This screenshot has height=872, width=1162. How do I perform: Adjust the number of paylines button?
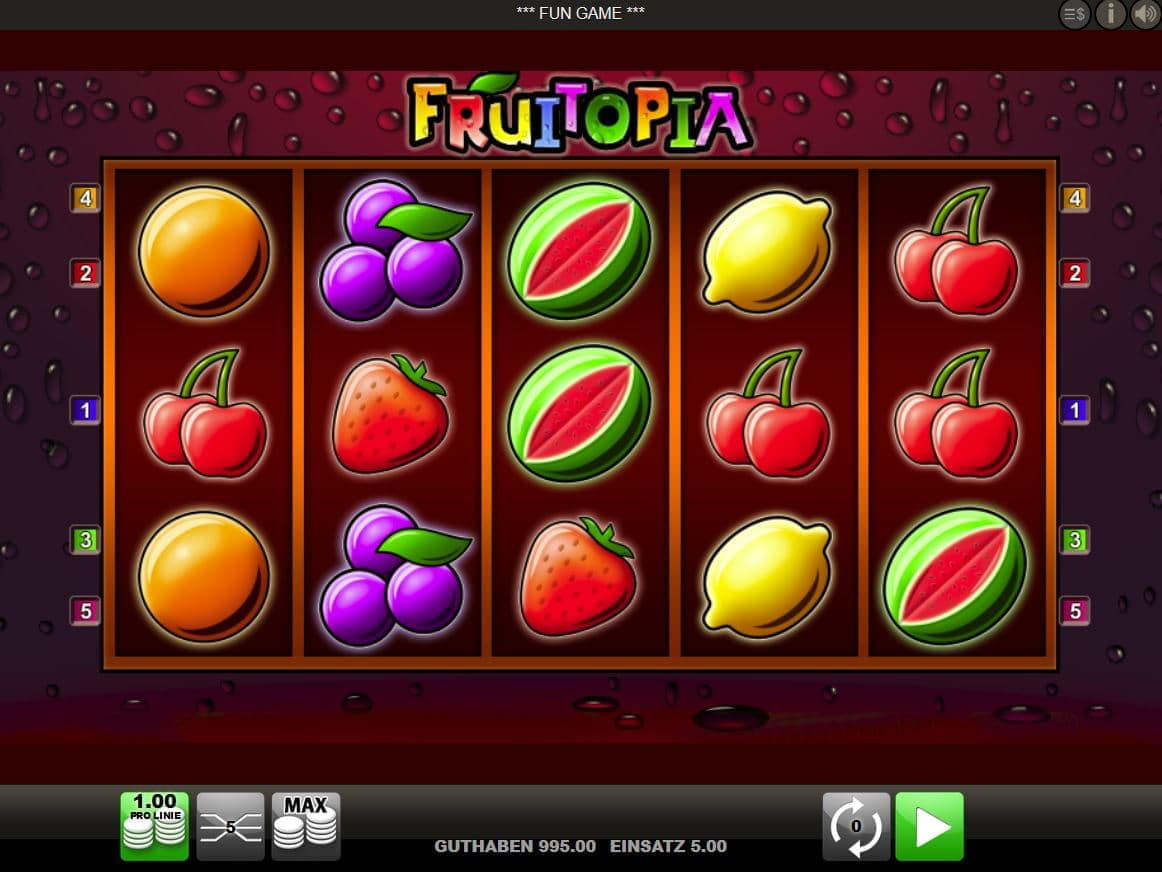point(230,826)
